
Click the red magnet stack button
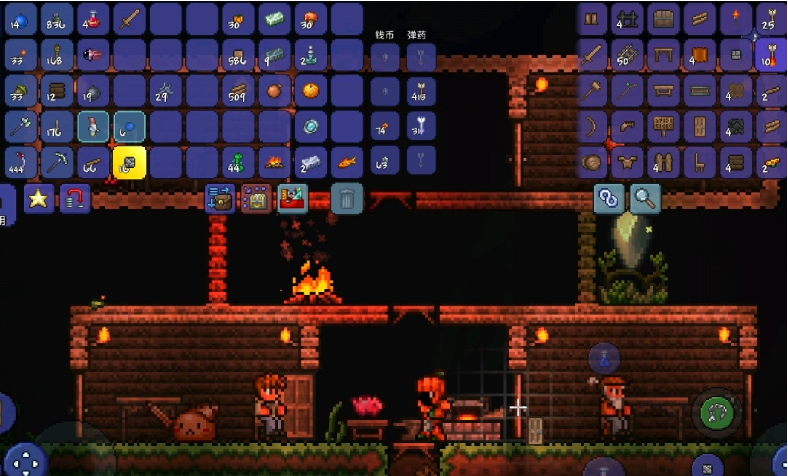click(75, 198)
